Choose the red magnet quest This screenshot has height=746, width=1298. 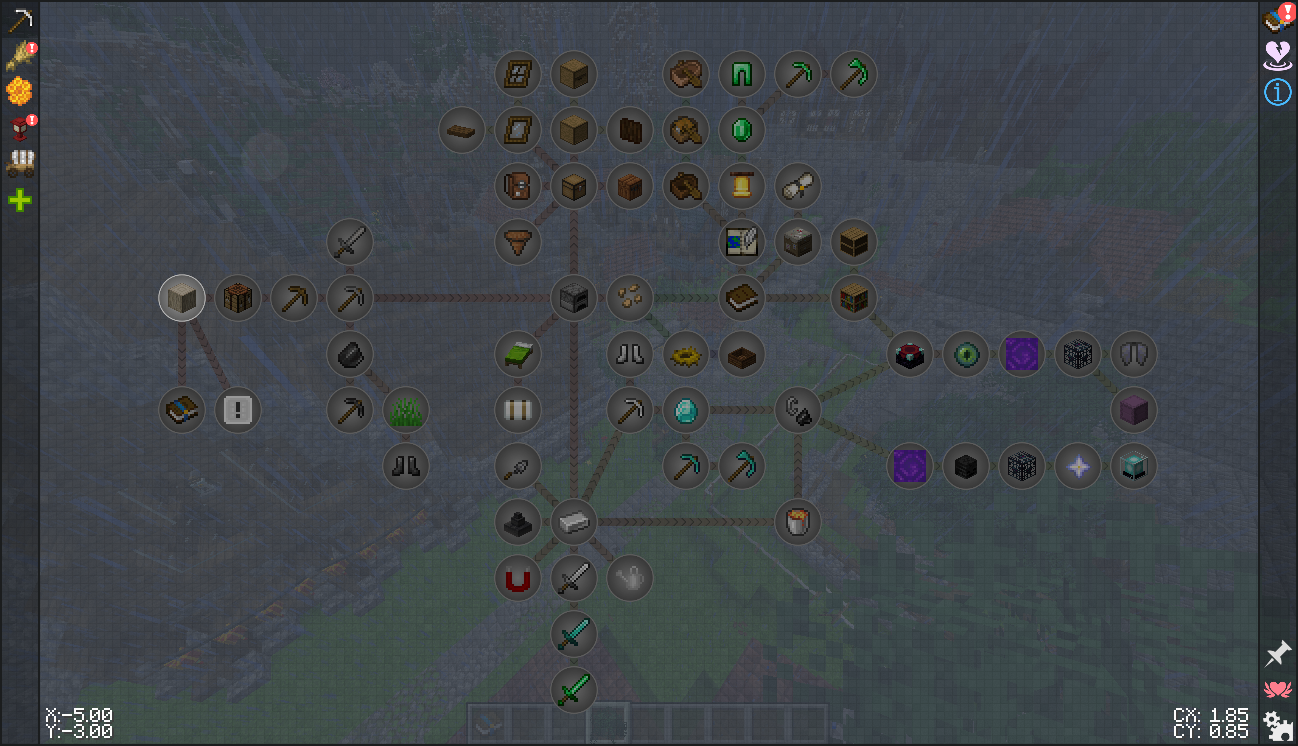tap(518, 578)
